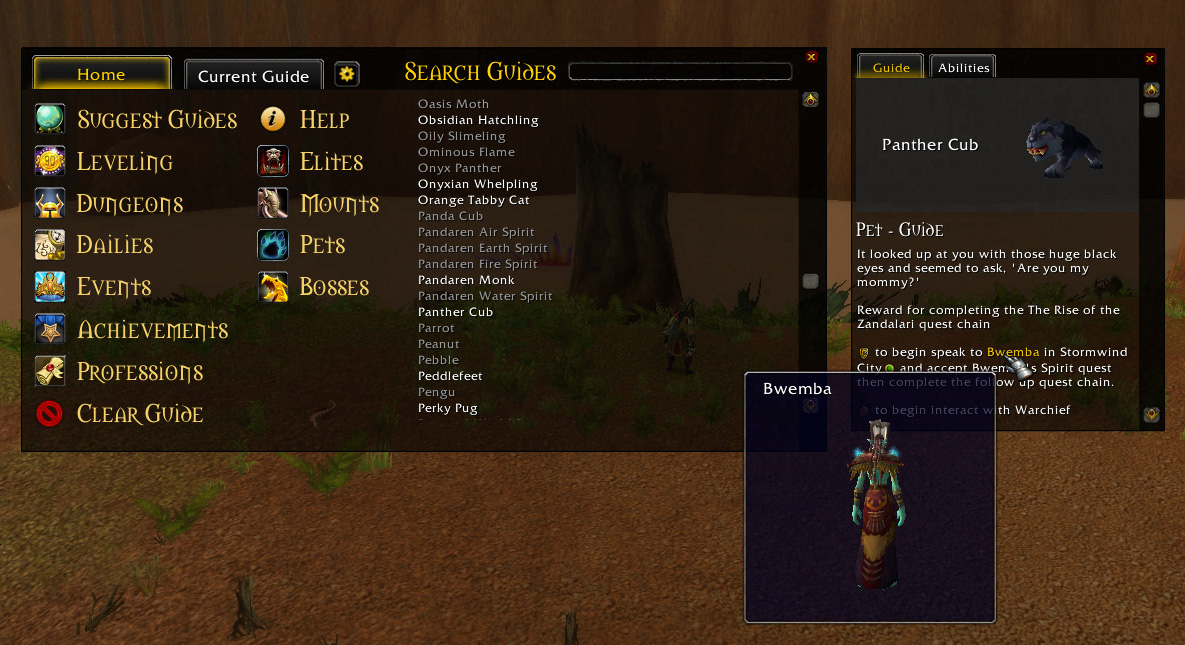Clear the current guide

point(139,414)
